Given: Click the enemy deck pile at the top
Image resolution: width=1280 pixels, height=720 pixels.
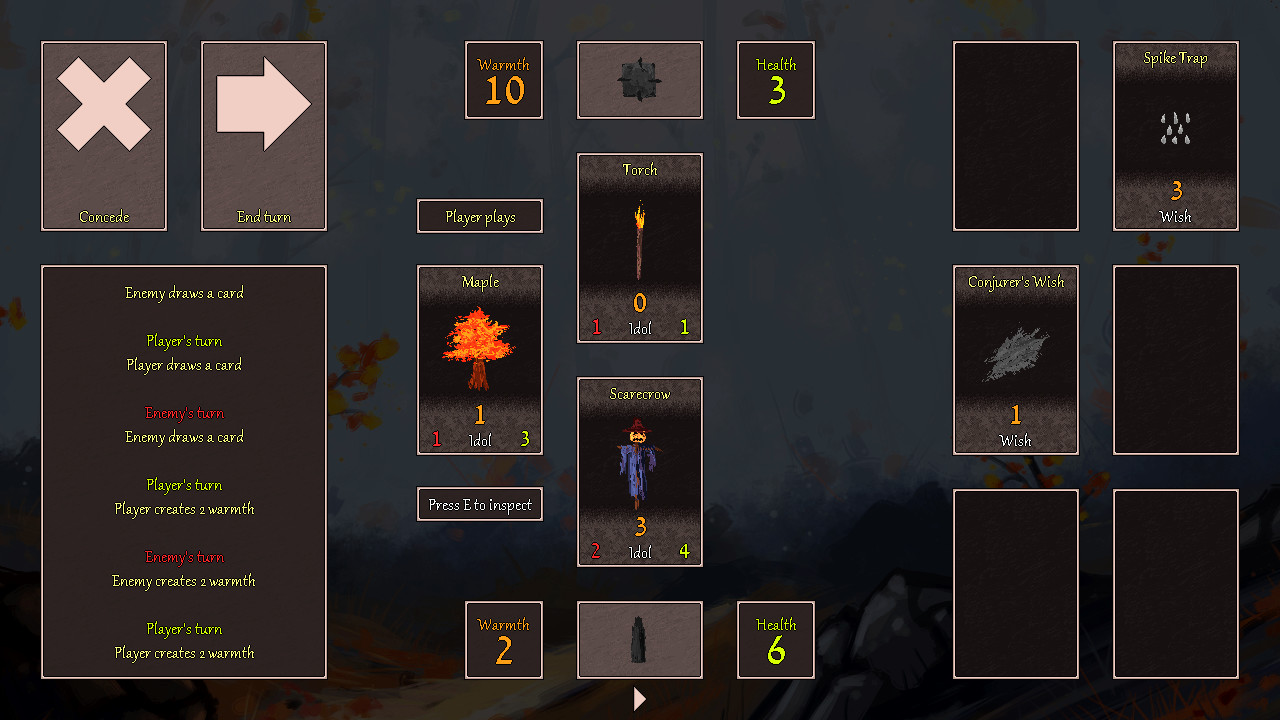Looking at the screenshot, I should click(x=639, y=80).
